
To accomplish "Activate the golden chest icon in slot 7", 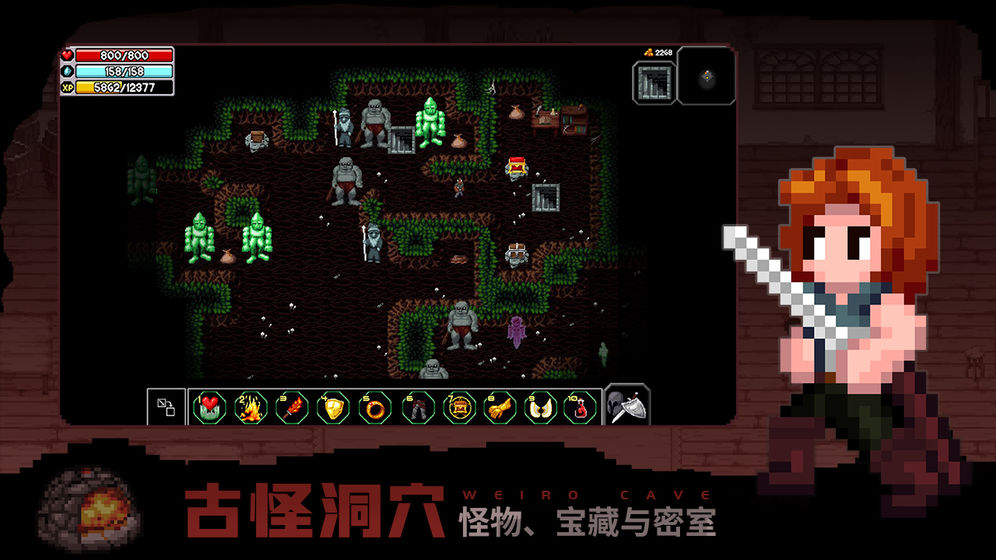I will click(x=458, y=408).
